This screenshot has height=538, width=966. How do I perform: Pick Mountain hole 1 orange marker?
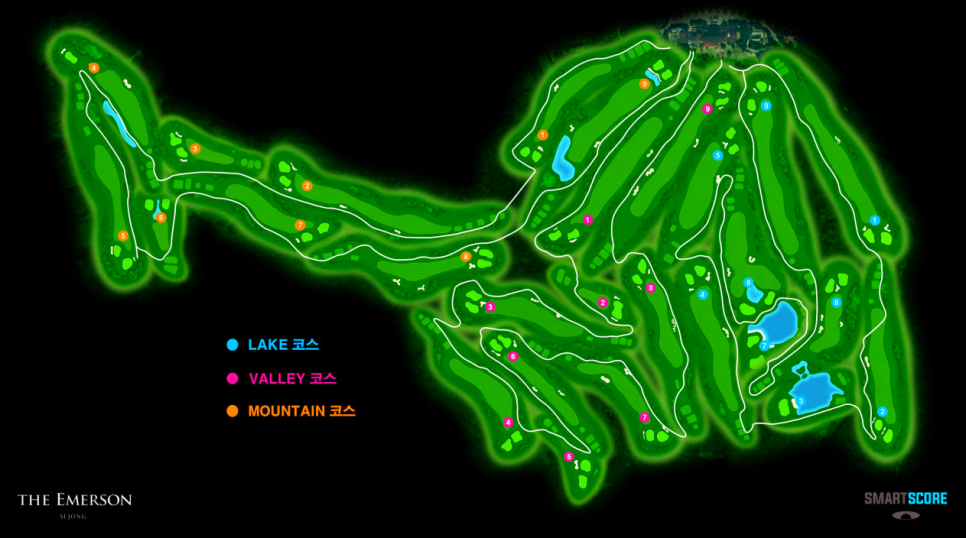542,134
